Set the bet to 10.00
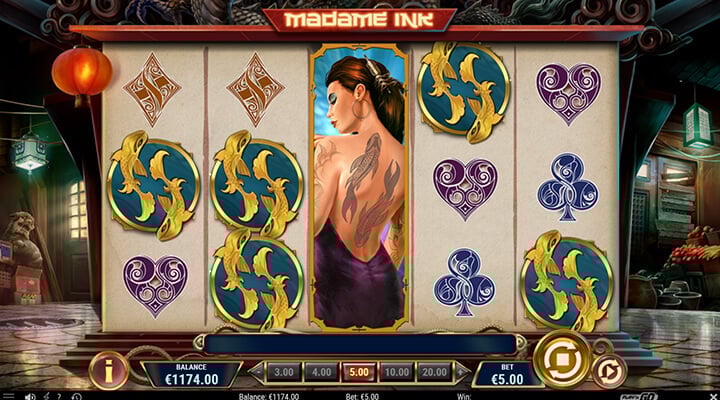720x400 pixels. tap(395, 372)
